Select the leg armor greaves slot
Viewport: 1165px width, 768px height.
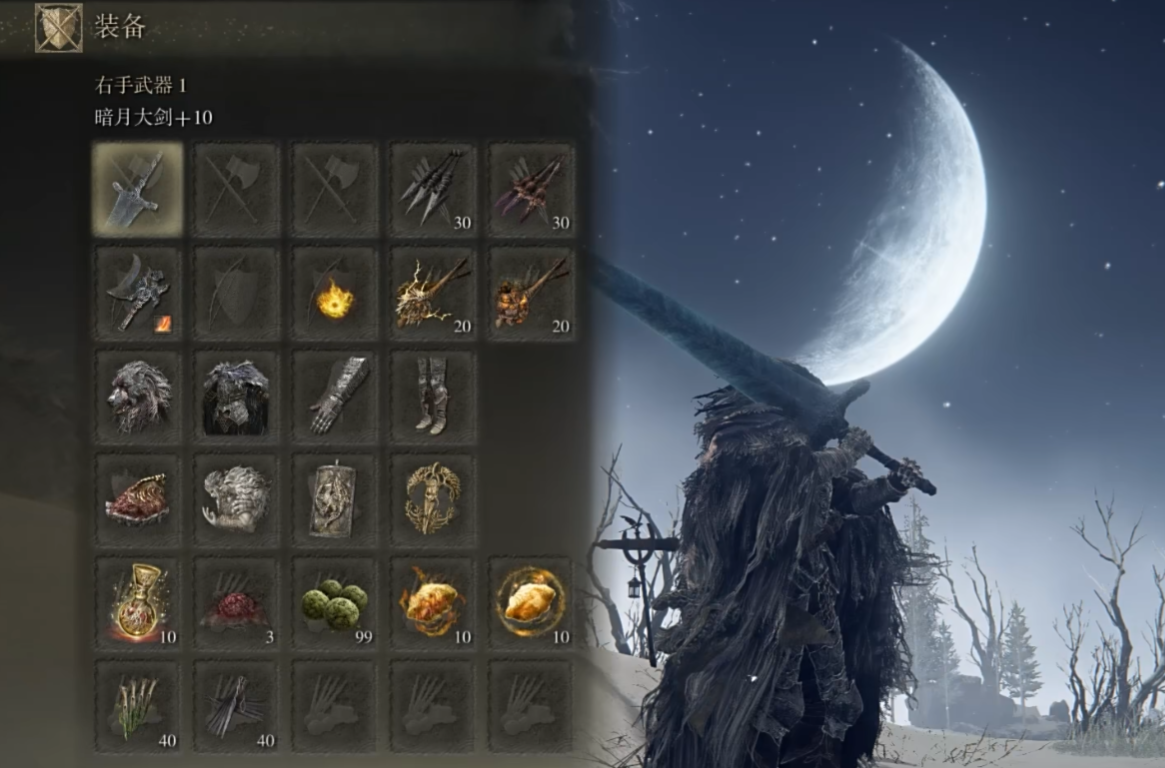coord(433,396)
